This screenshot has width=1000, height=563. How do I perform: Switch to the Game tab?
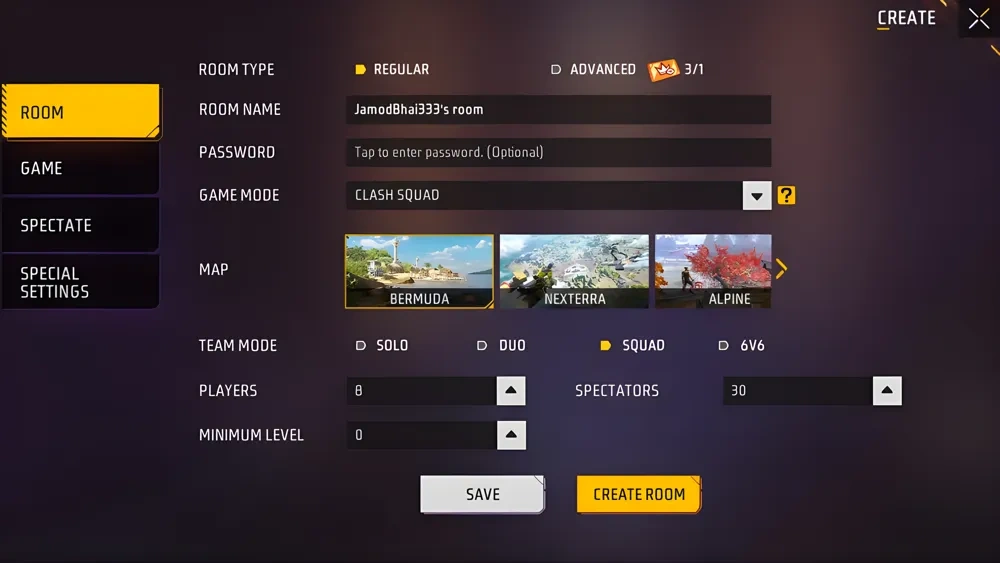click(x=80, y=168)
